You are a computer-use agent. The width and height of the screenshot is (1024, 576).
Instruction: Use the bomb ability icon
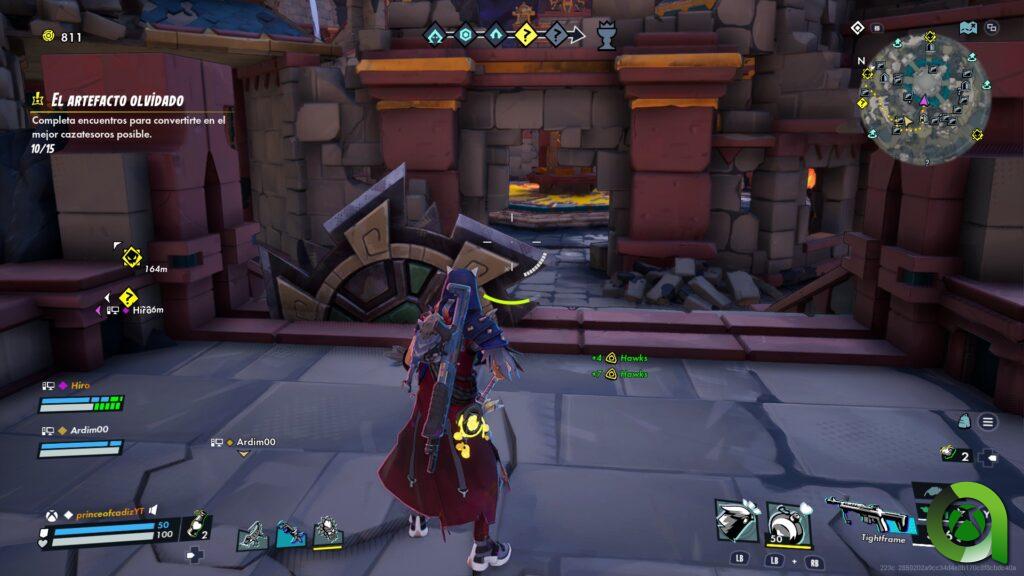tap(788, 521)
